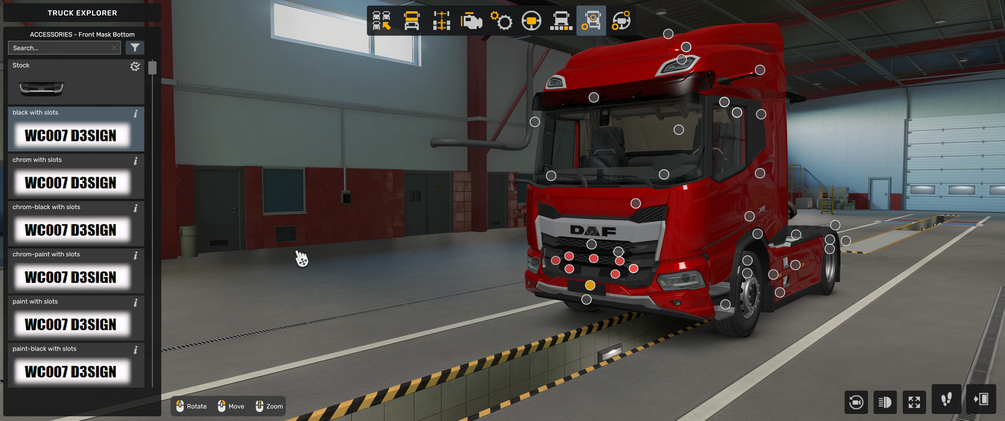Open the truck selection category icon
Viewport: 1005px width, 421px height.
pyautogui.click(x=382, y=20)
